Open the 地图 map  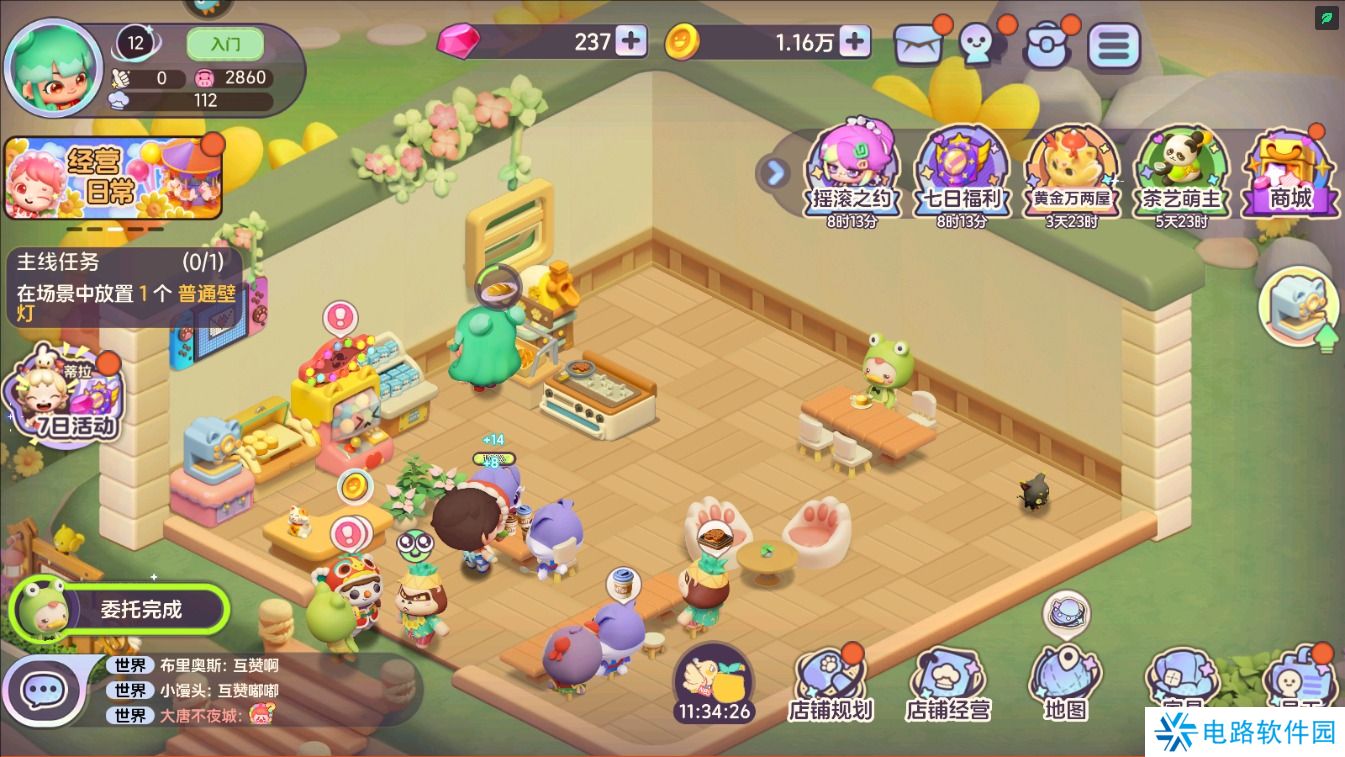(1065, 684)
